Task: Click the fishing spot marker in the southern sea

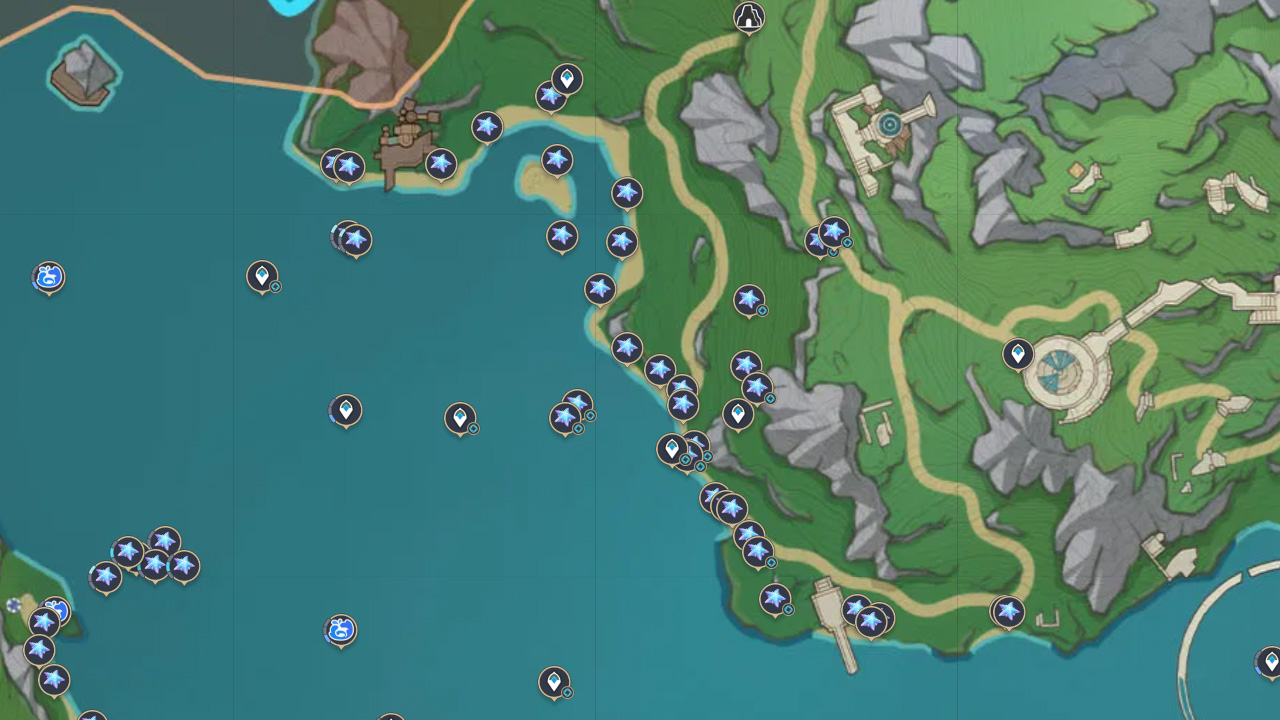Action: coord(340,632)
